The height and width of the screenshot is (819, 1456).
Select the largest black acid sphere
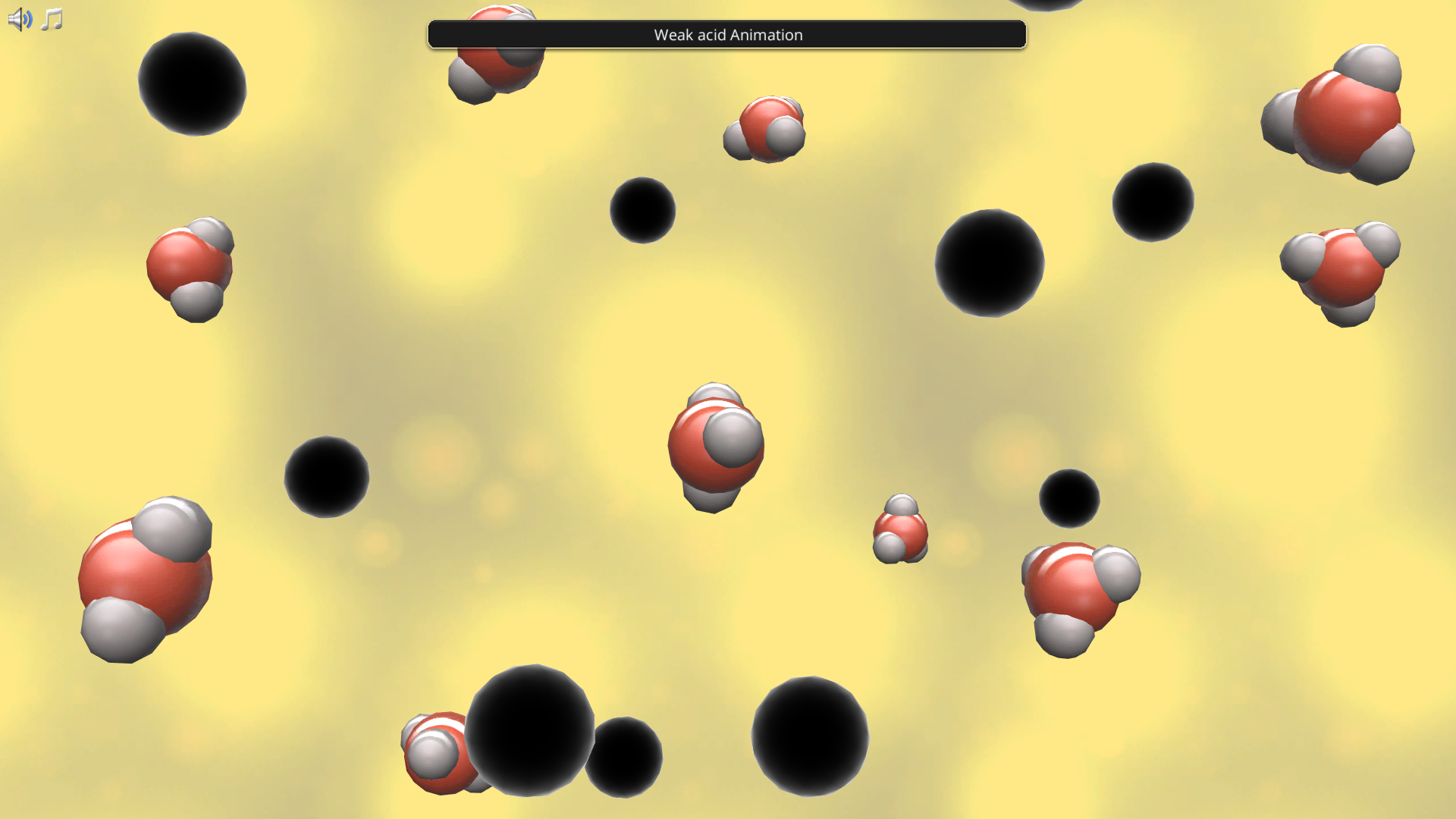(531, 732)
